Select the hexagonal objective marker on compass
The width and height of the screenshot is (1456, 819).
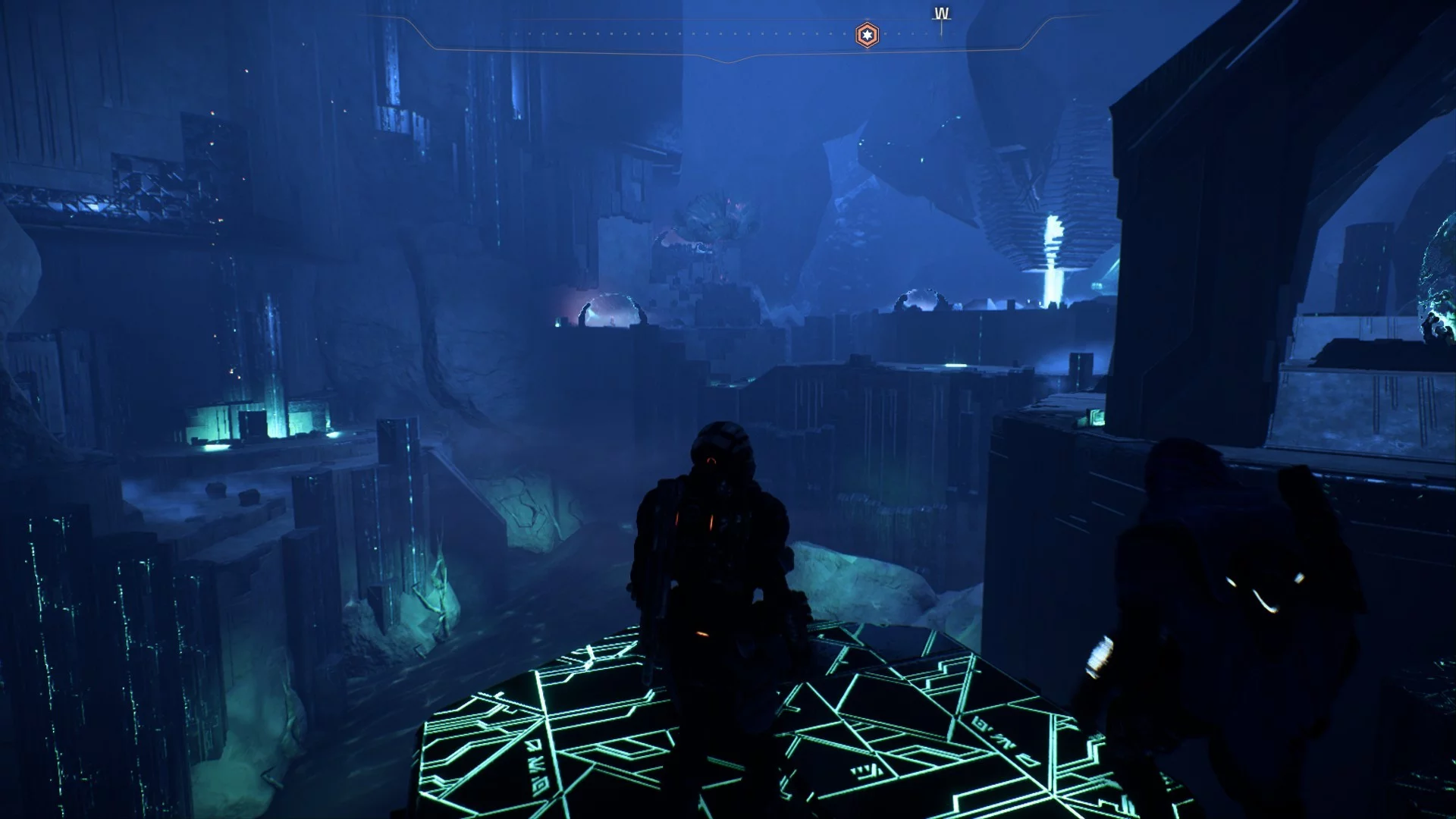pos(867,35)
